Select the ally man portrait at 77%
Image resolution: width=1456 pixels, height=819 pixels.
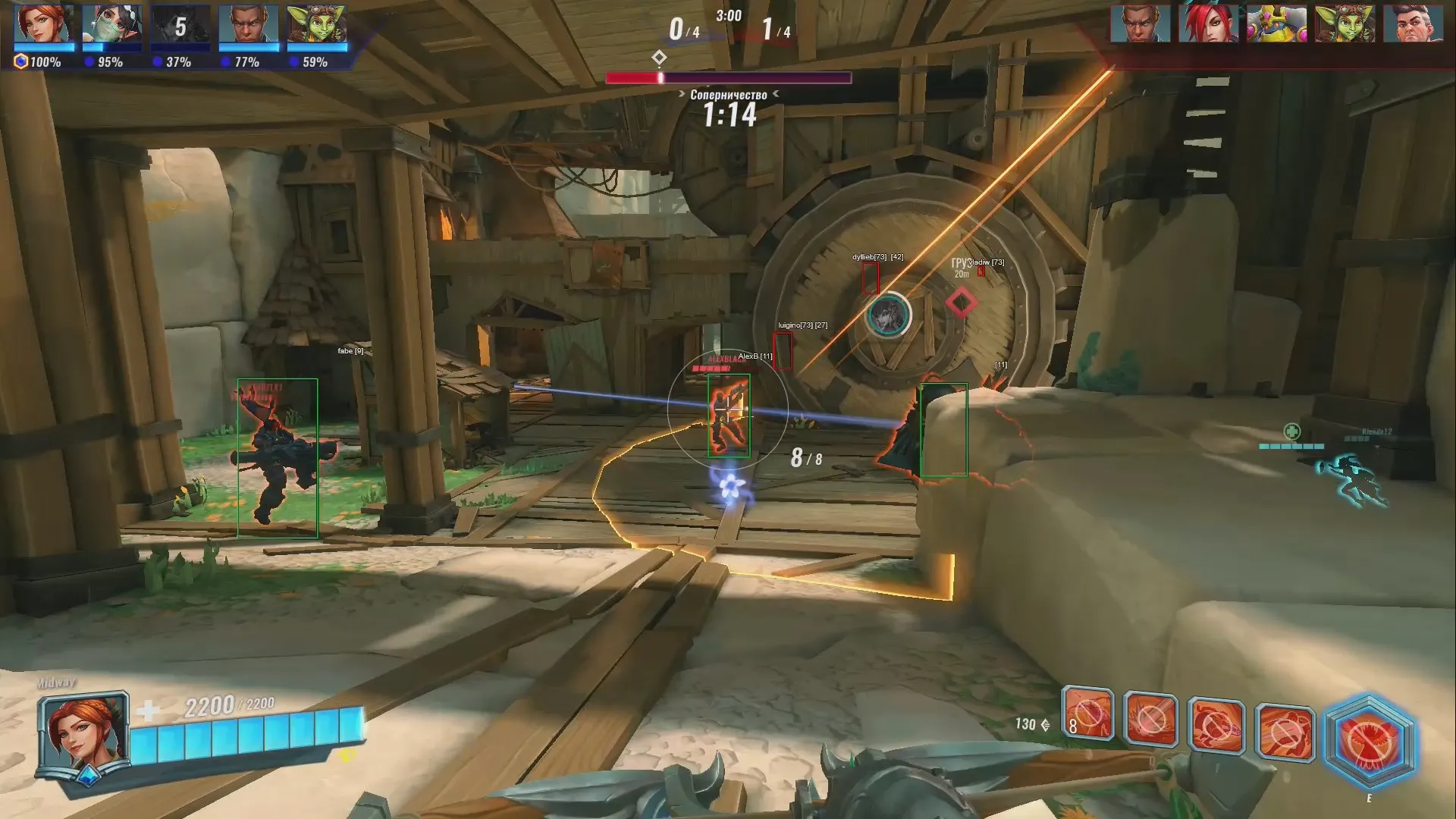coord(248,26)
